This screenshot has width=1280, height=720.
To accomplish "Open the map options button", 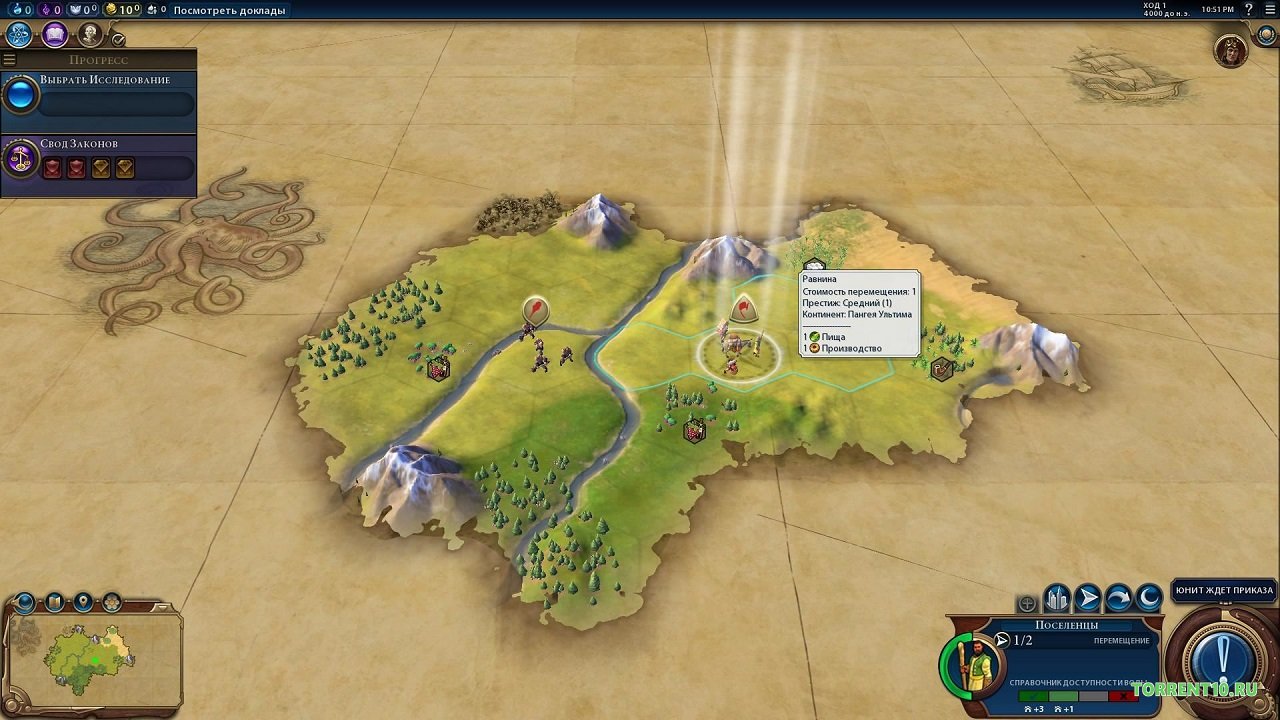I will [54, 602].
